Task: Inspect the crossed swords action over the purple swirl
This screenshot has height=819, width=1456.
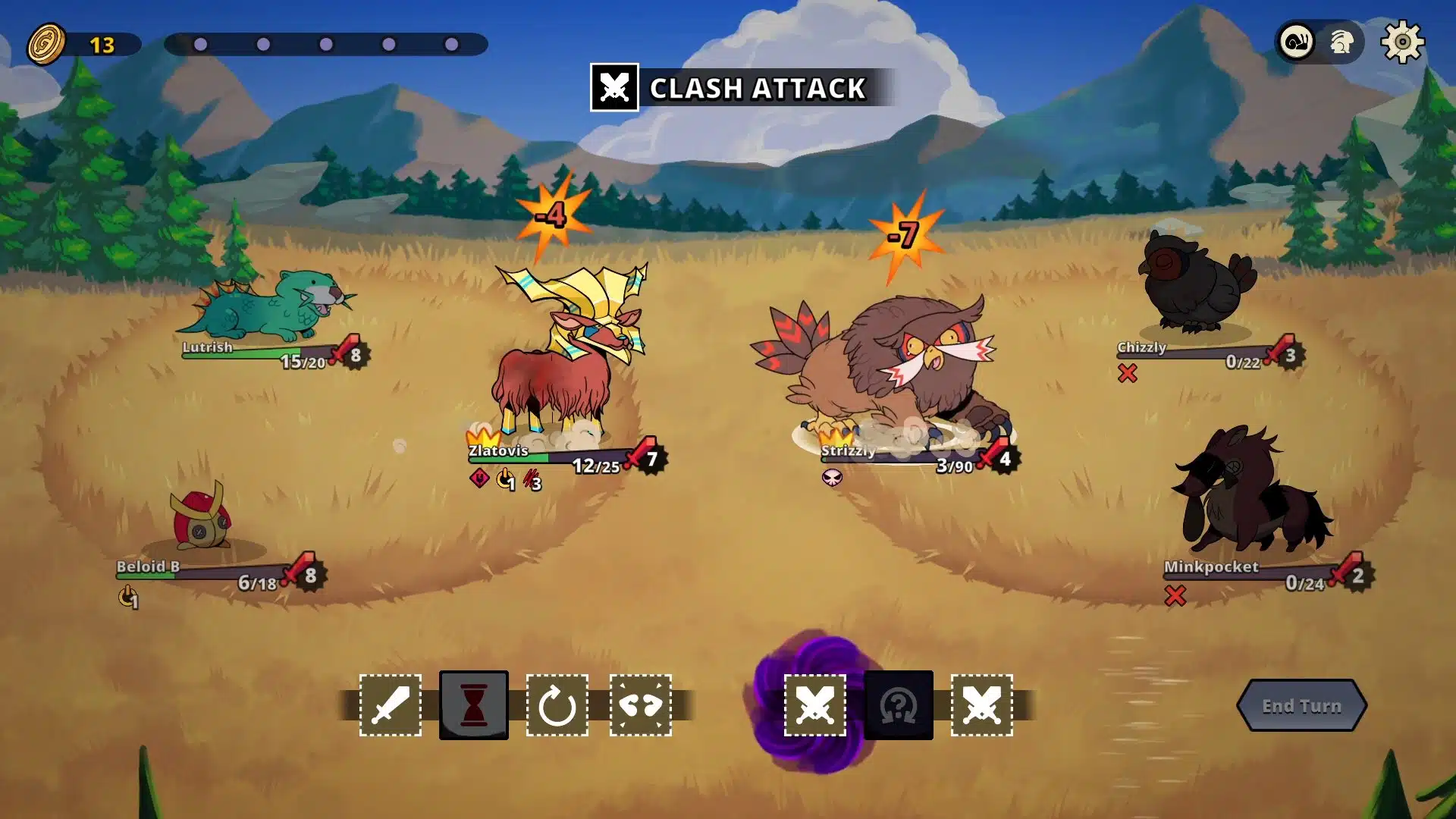Action: [815, 705]
